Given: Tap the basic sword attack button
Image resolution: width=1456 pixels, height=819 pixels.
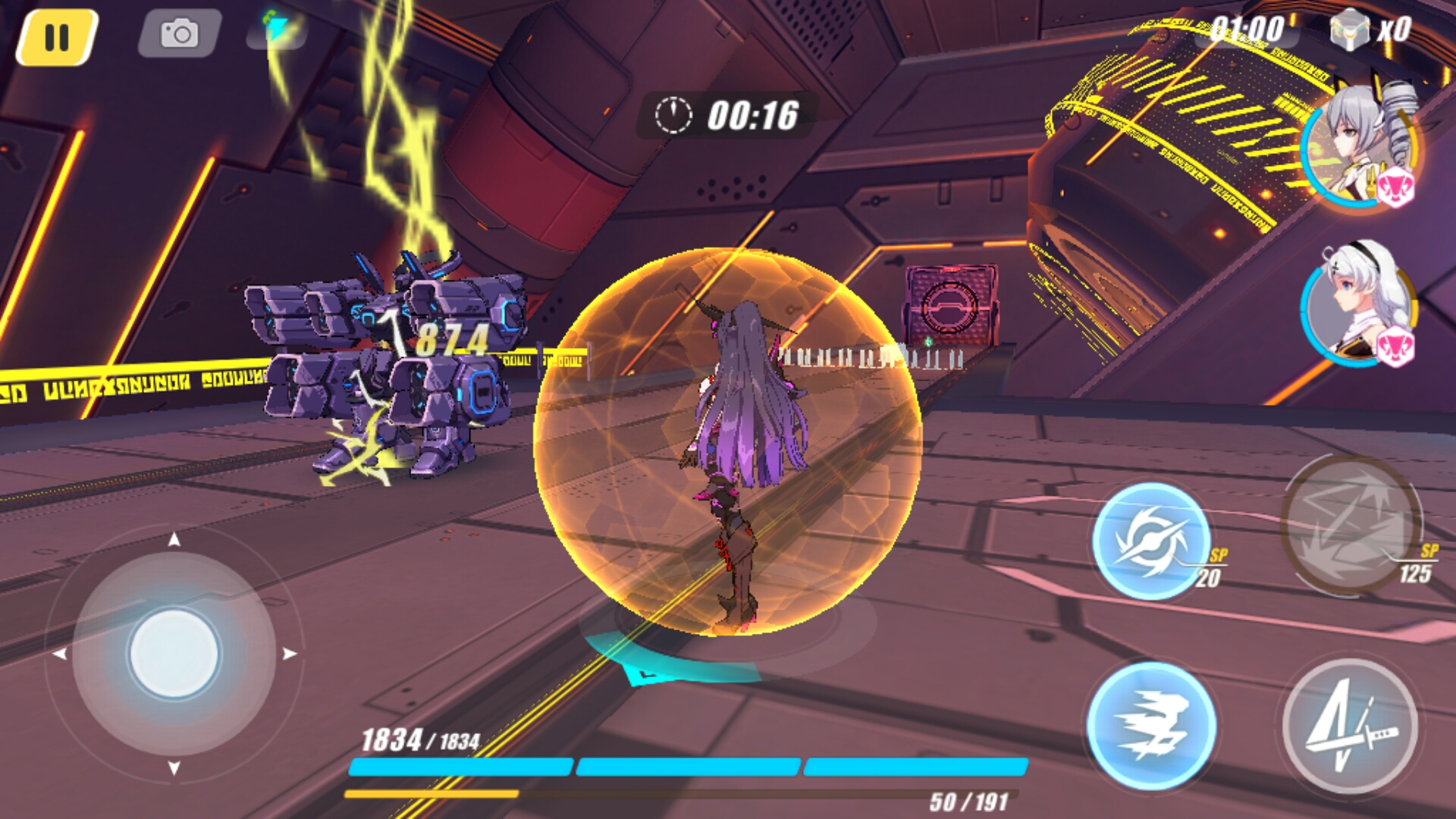Looking at the screenshot, I should pyautogui.click(x=1350, y=726).
